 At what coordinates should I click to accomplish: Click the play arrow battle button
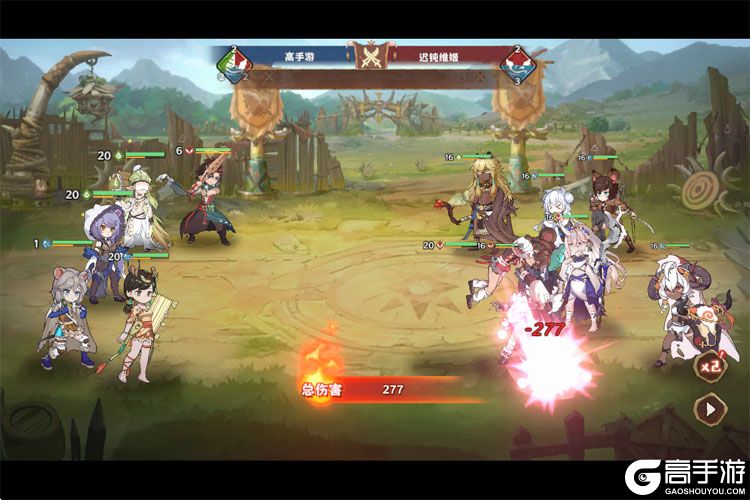point(709,408)
